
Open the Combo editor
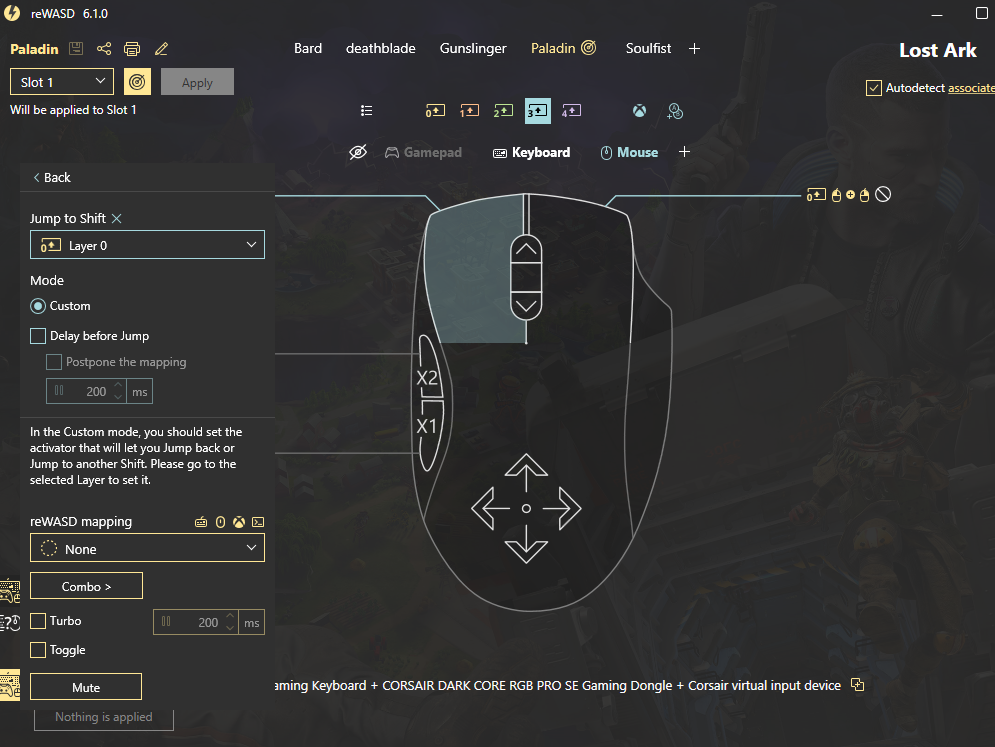86,586
